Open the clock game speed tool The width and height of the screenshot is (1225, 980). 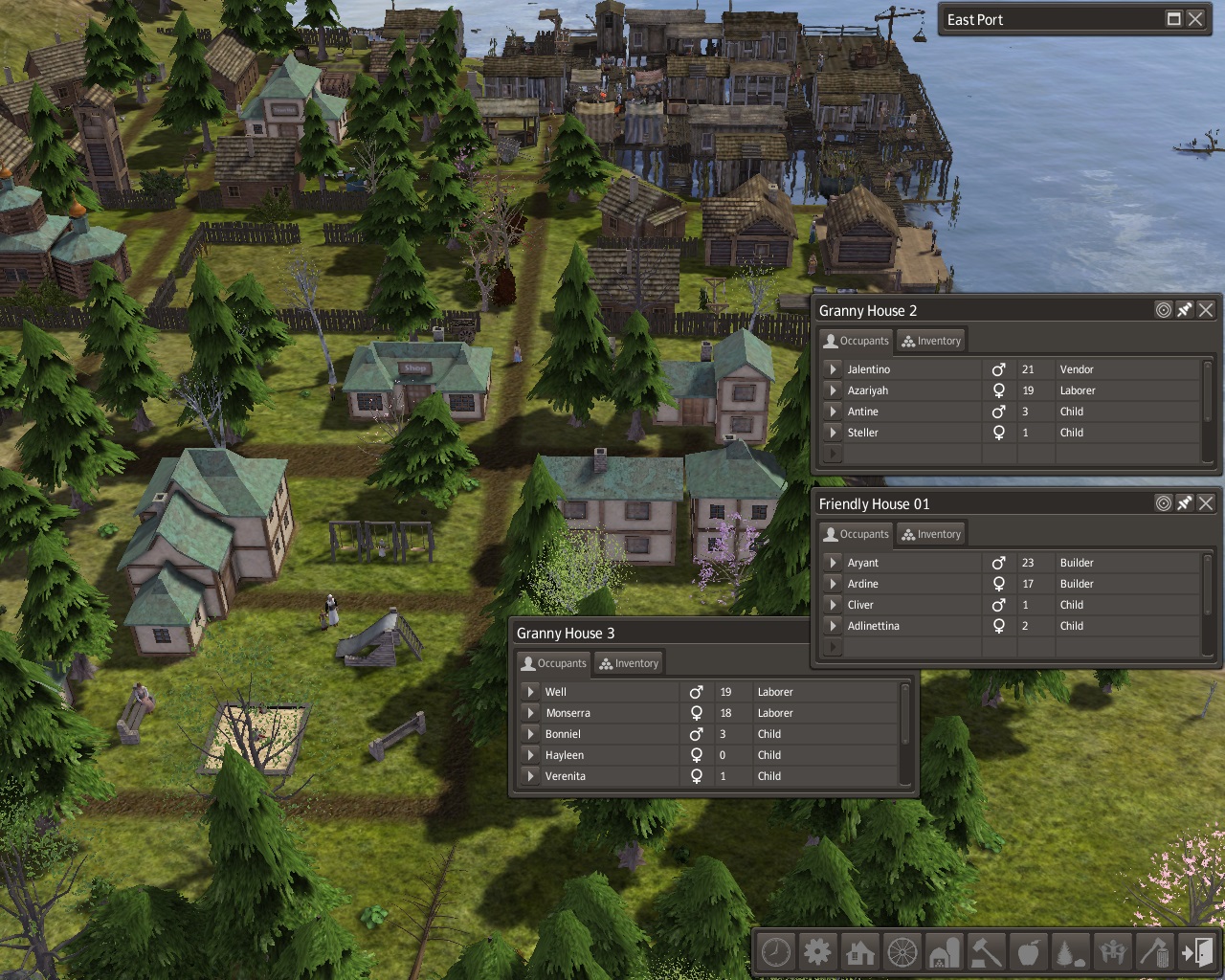(x=776, y=952)
